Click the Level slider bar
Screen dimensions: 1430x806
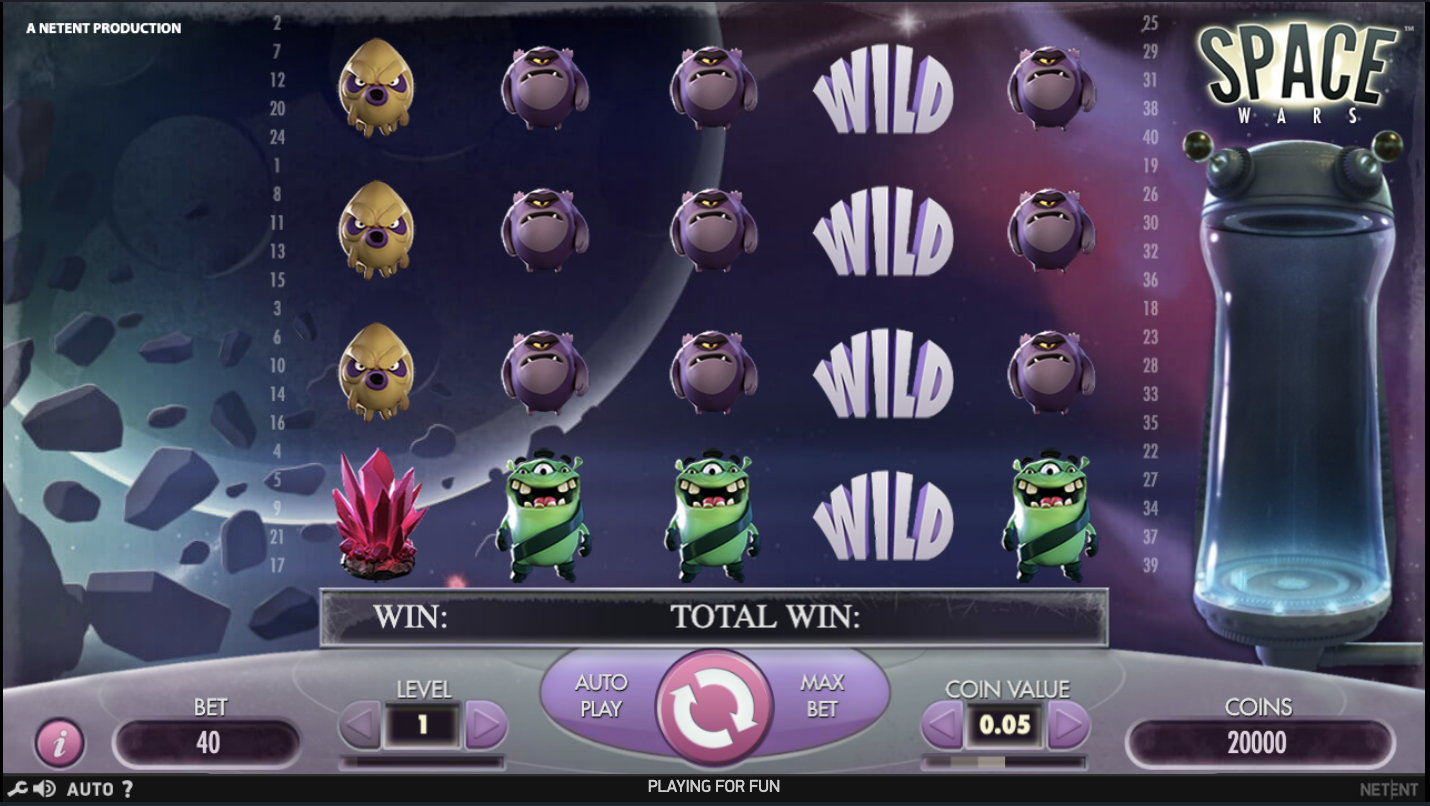click(422, 762)
